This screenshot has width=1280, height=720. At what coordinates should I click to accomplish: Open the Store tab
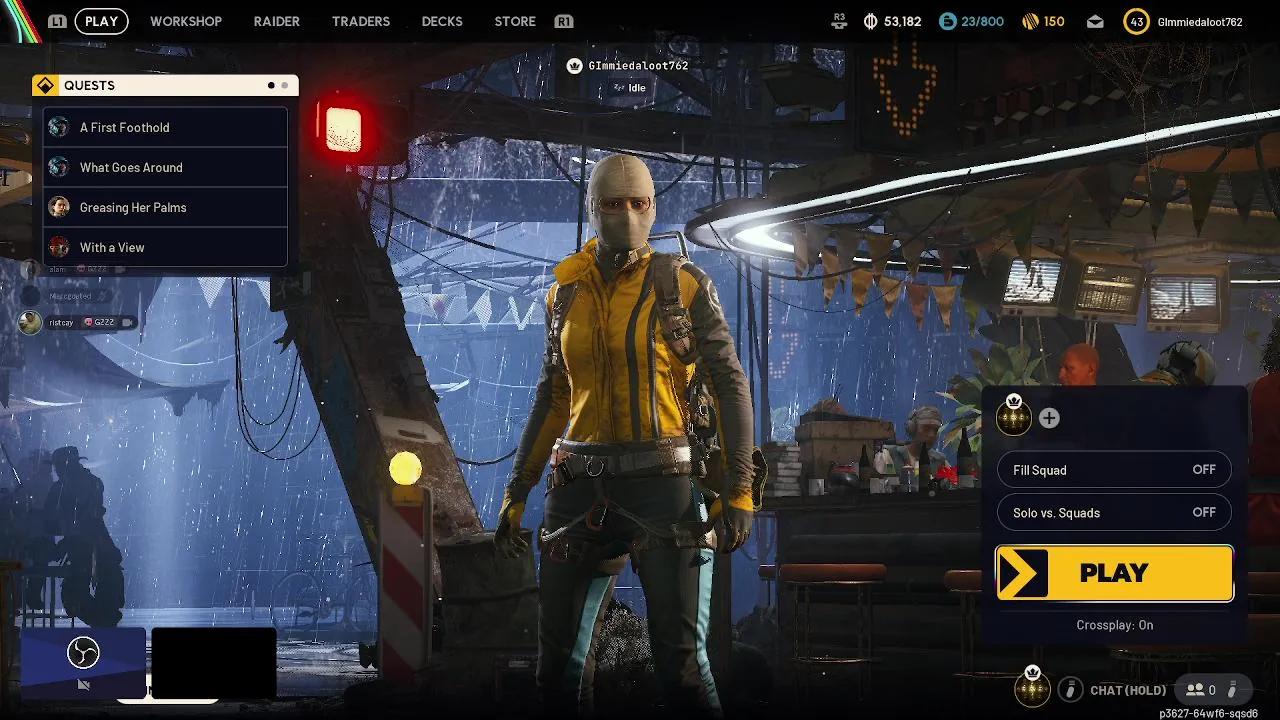point(515,21)
